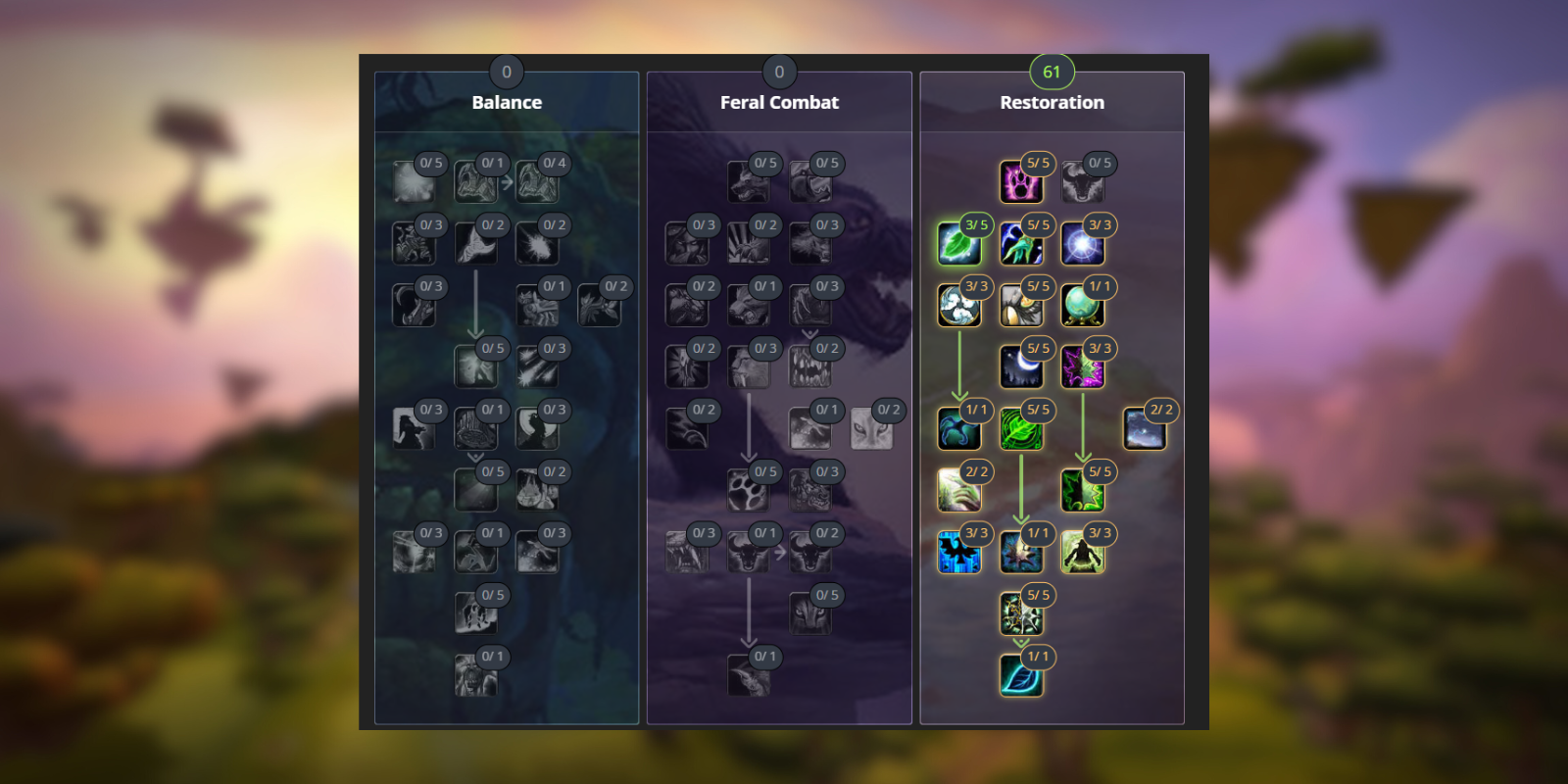Click the pink paw talent at 5/5

pyautogui.click(x=1020, y=182)
